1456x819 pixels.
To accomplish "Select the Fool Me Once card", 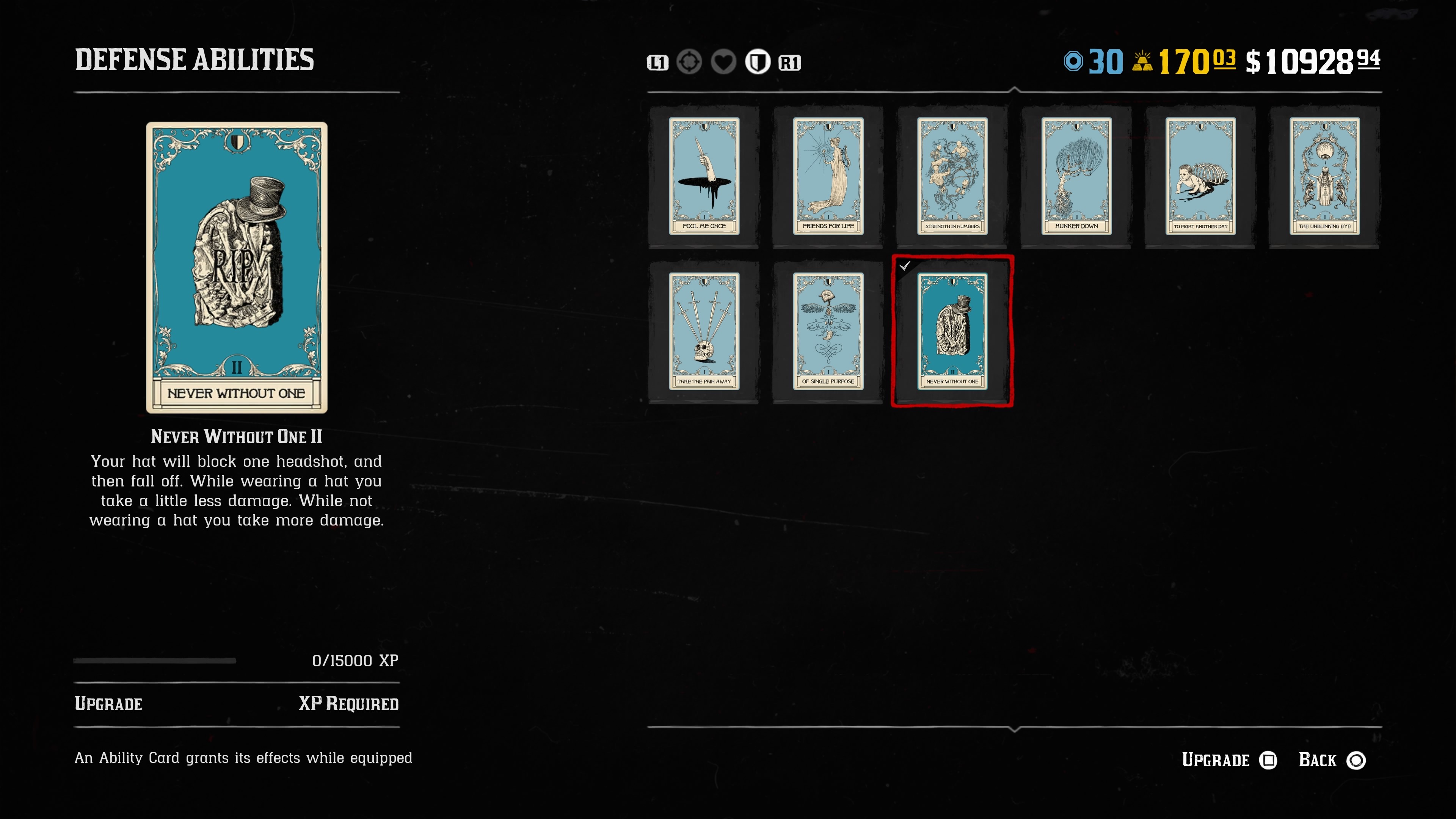I will pos(704,176).
